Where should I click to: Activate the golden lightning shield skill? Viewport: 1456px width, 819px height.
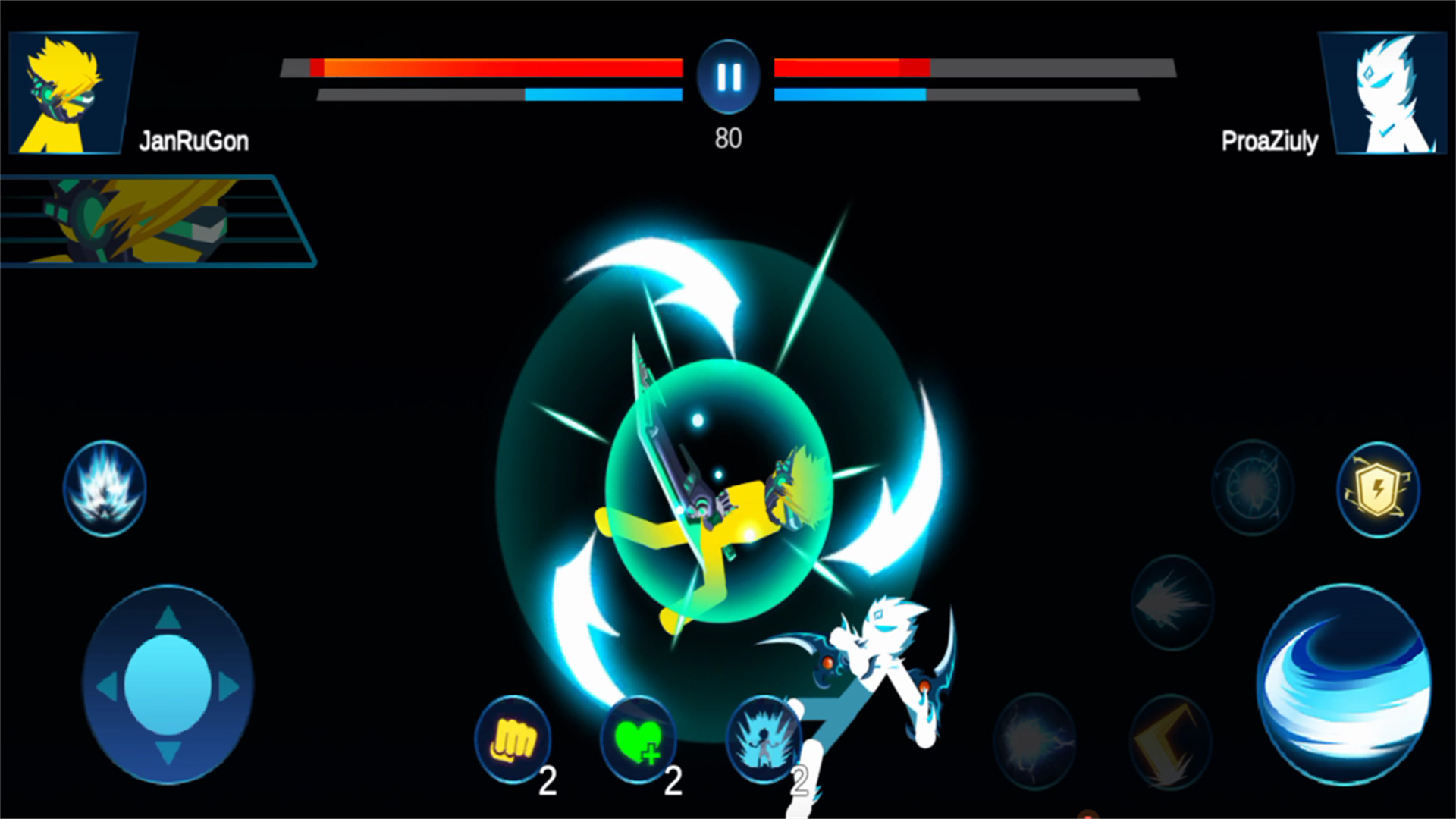click(1378, 491)
